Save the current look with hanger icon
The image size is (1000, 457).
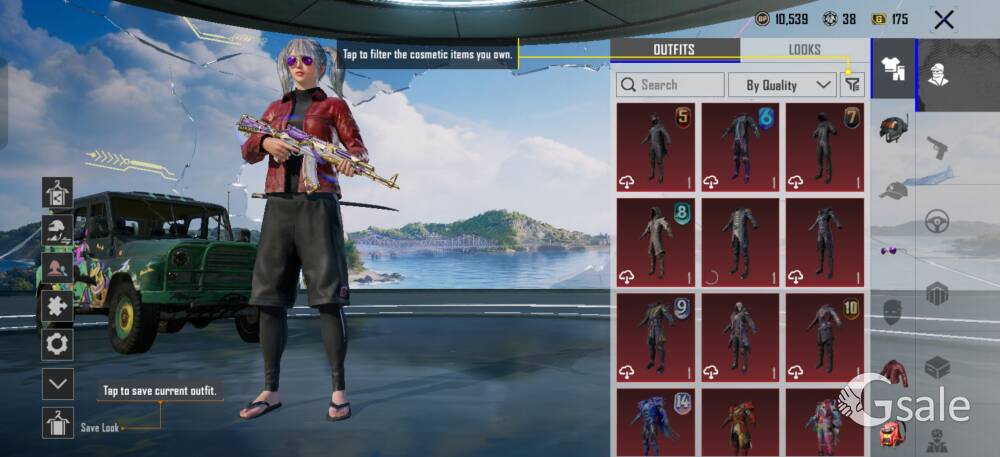click(58, 422)
